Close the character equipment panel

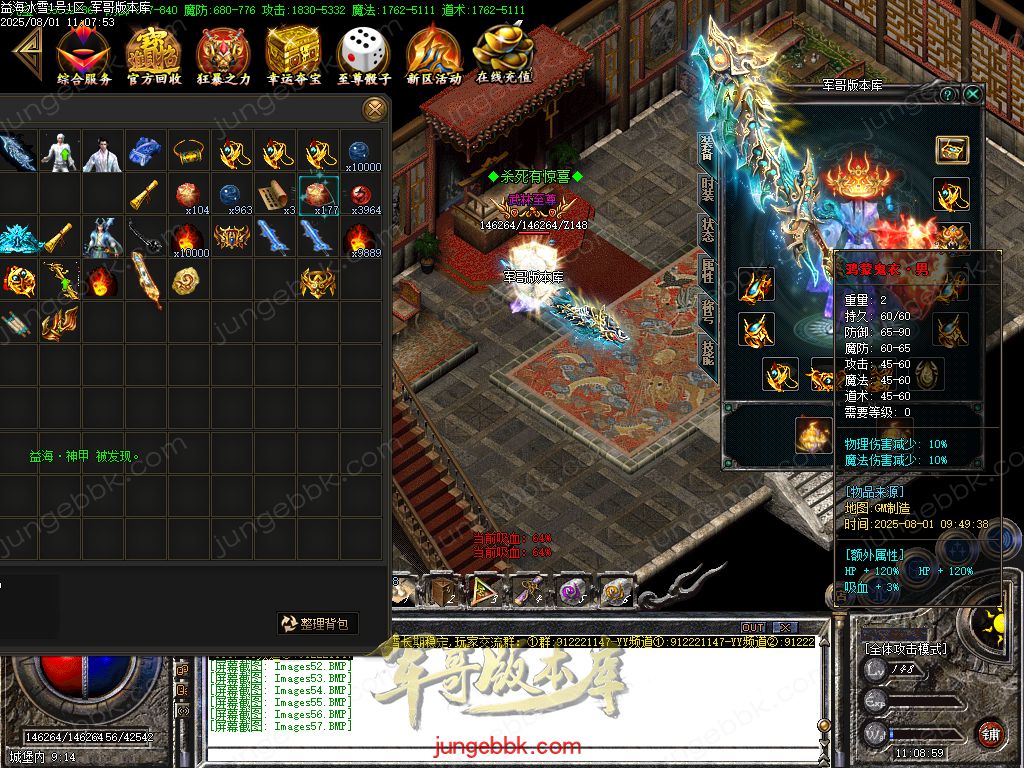[x=972, y=94]
